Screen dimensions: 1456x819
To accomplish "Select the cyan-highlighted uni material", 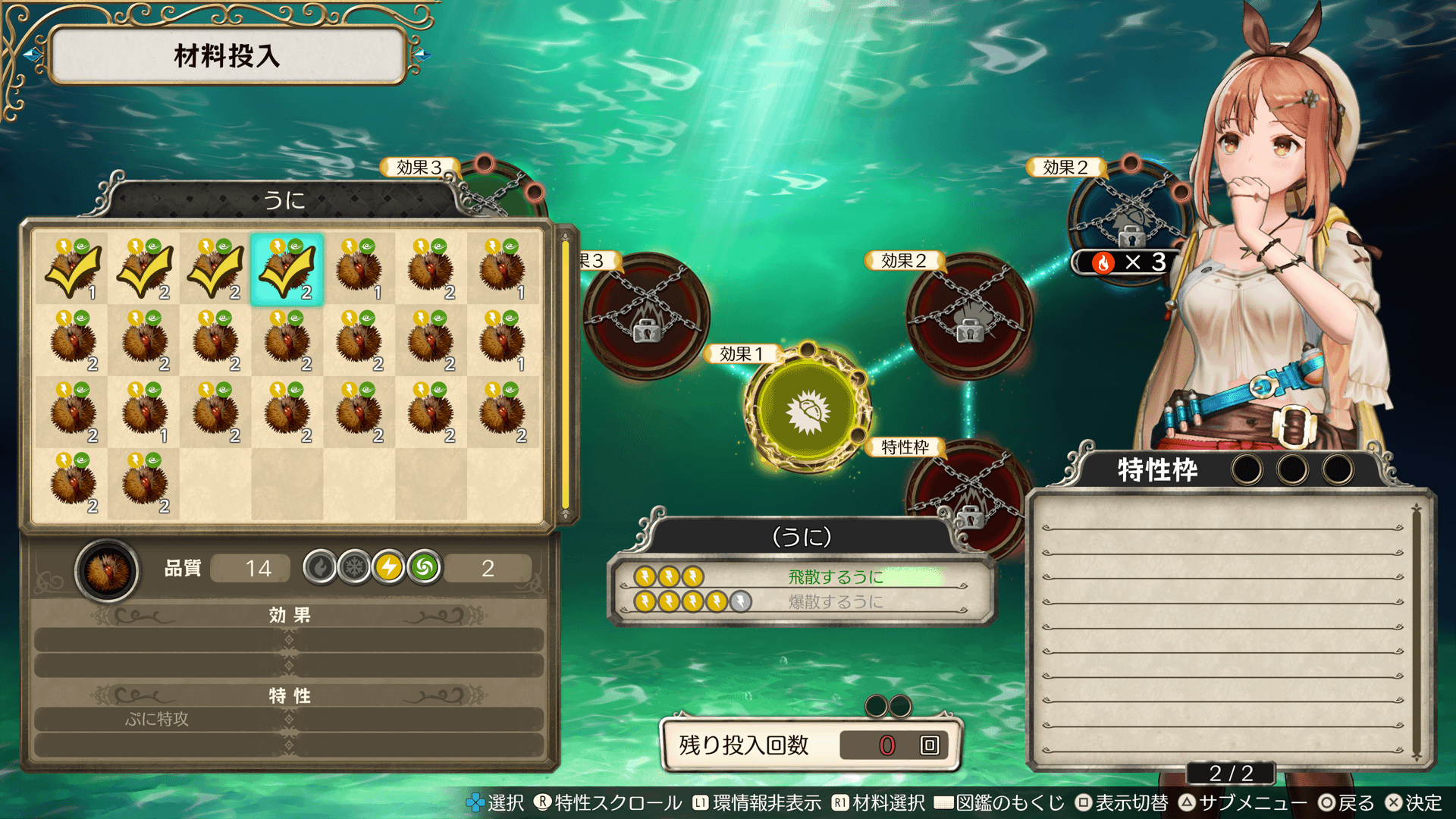I will coord(287,269).
